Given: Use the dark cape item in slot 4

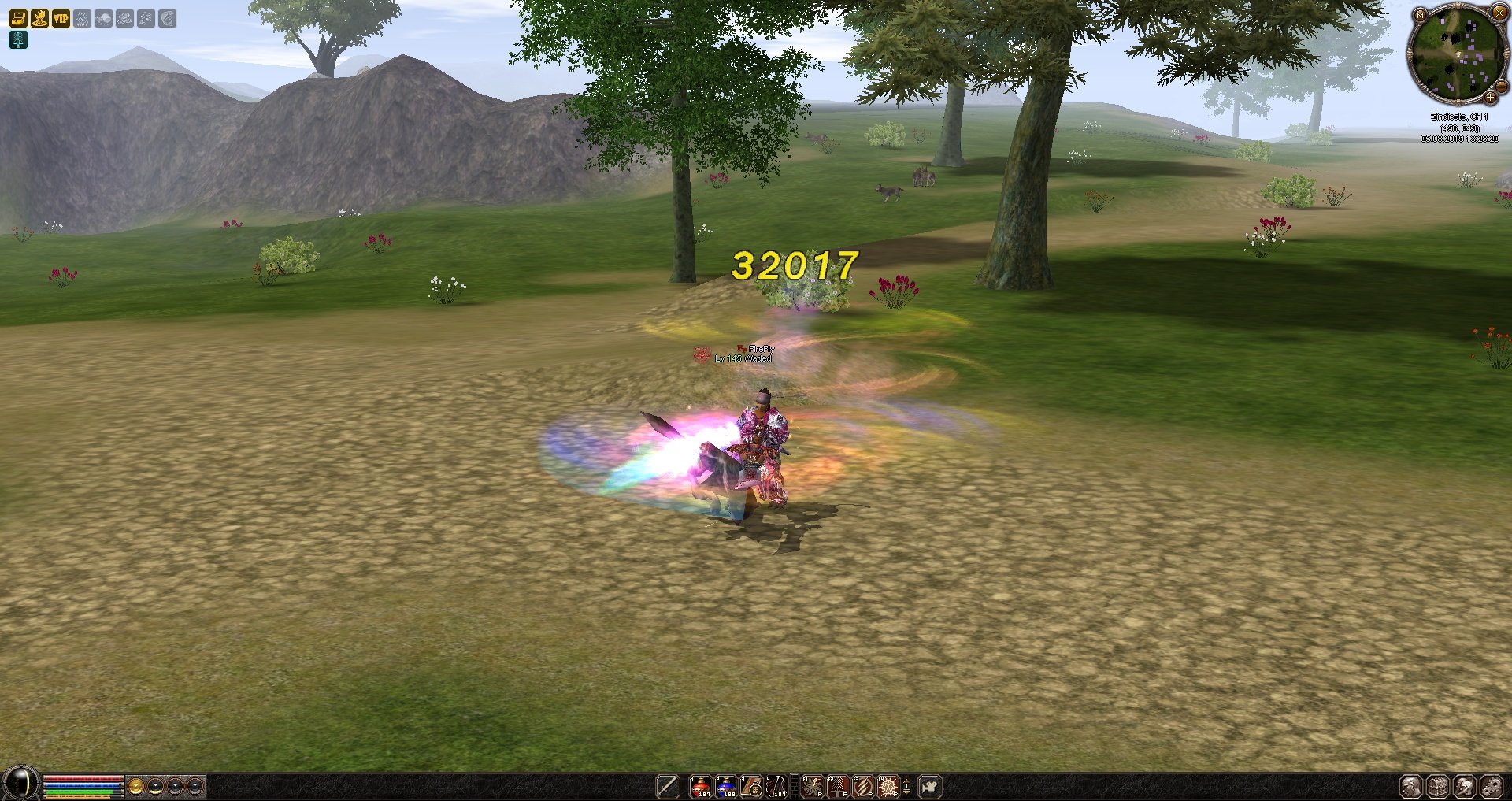Looking at the screenshot, I should pos(776,786).
